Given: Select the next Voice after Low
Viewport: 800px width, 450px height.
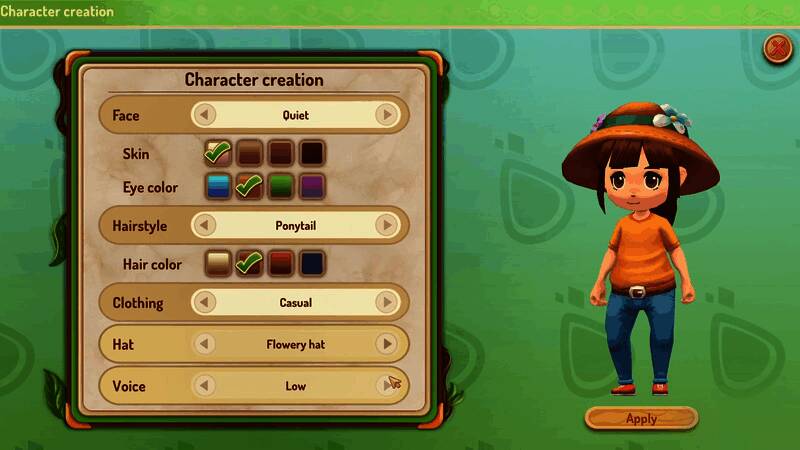Looking at the screenshot, I should (386, 385).
